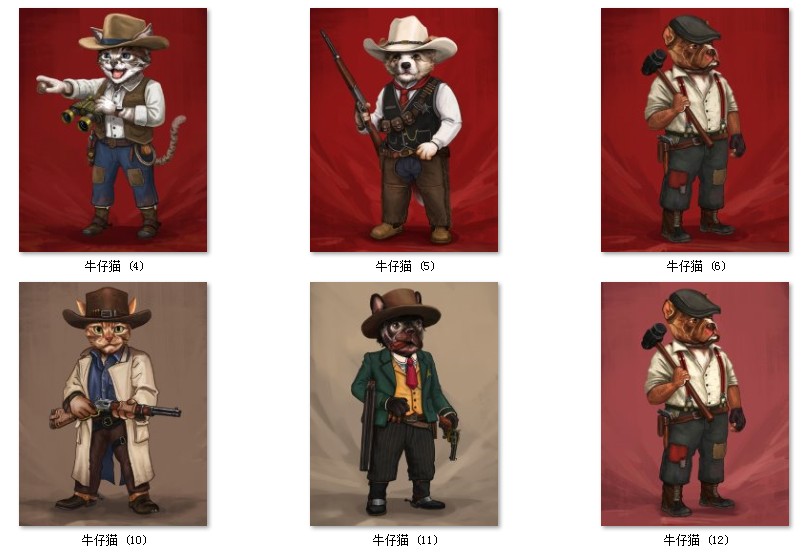
Task: Open thumbnail 牛仔猫 (4) cat with binoculars
Action: click(113, 130)
